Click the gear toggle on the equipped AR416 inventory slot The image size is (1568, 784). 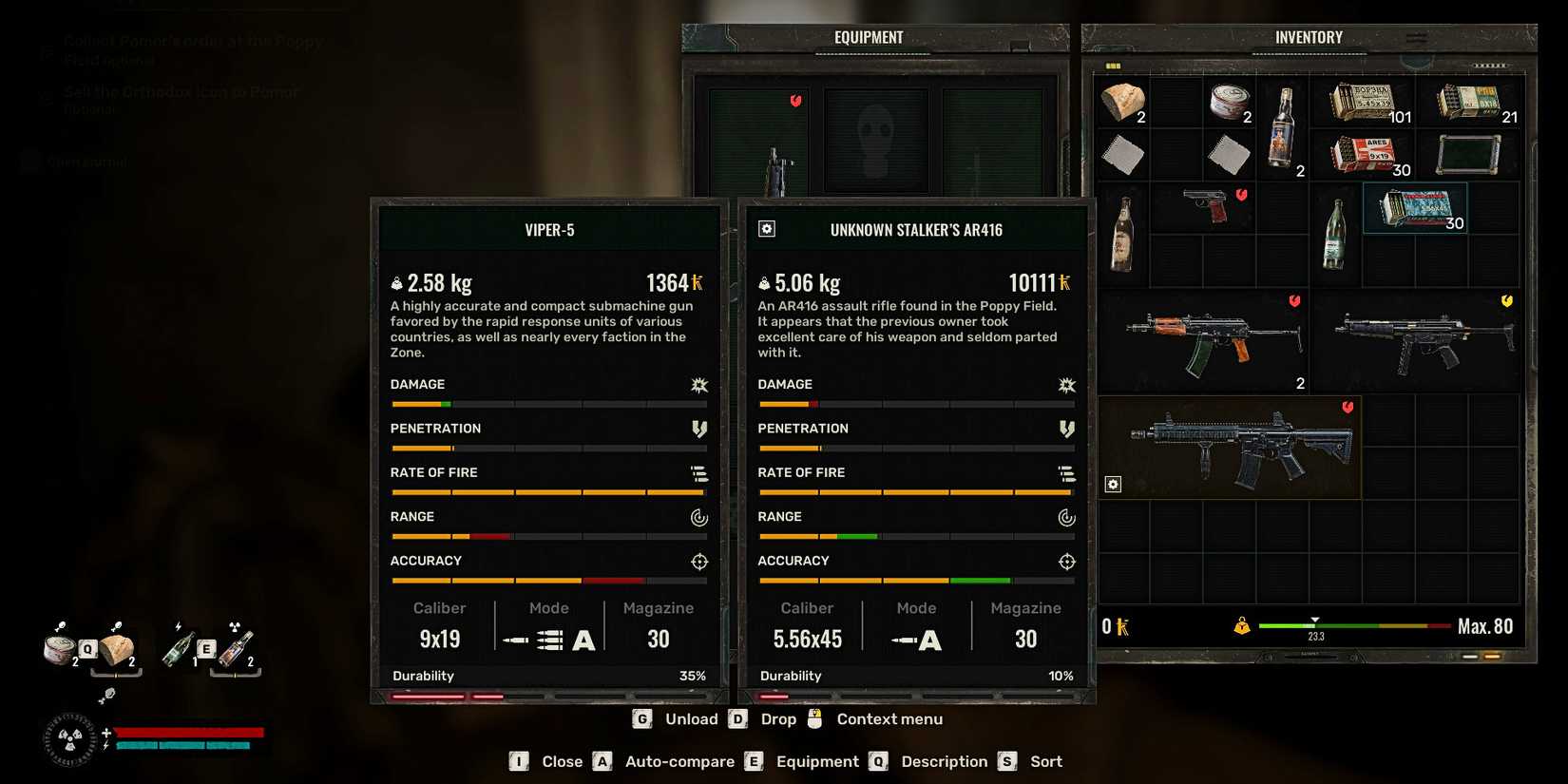tap(1113, 484)
